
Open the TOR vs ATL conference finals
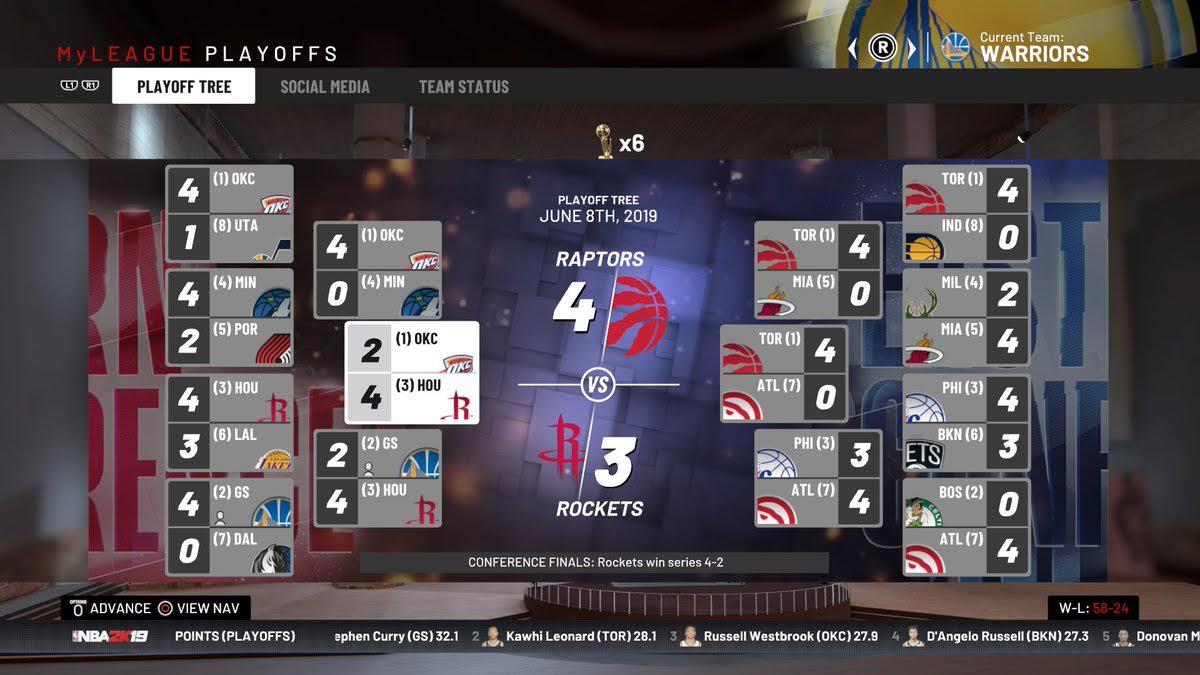783,373
